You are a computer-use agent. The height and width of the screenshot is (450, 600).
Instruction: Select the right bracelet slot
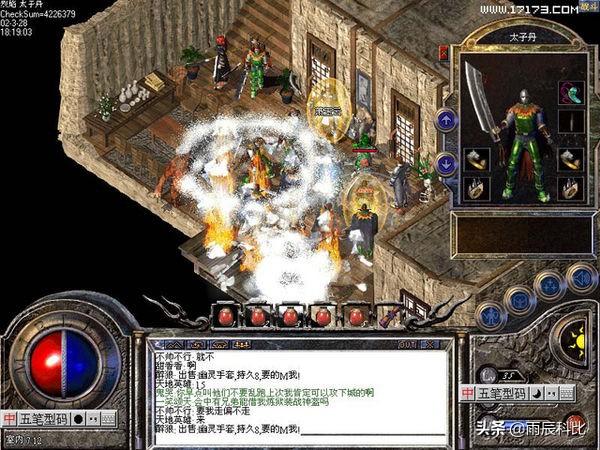click(571, 156)
